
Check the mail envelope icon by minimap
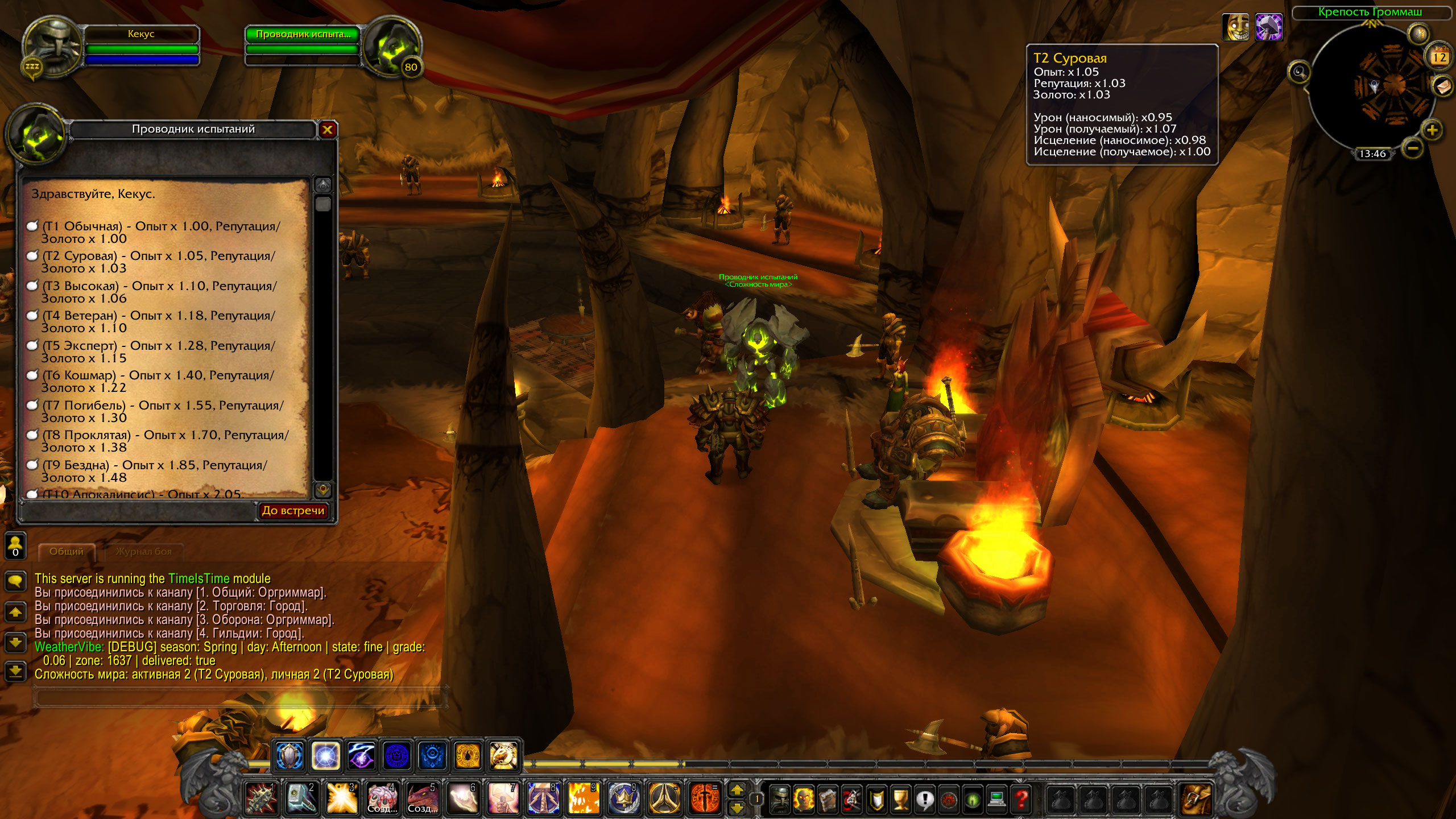pos(1441,87)
